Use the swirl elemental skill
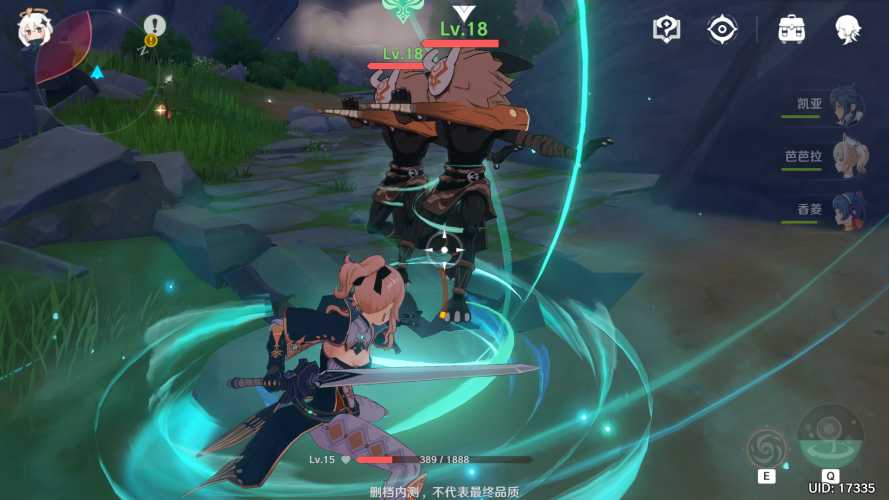 point(767,447)
